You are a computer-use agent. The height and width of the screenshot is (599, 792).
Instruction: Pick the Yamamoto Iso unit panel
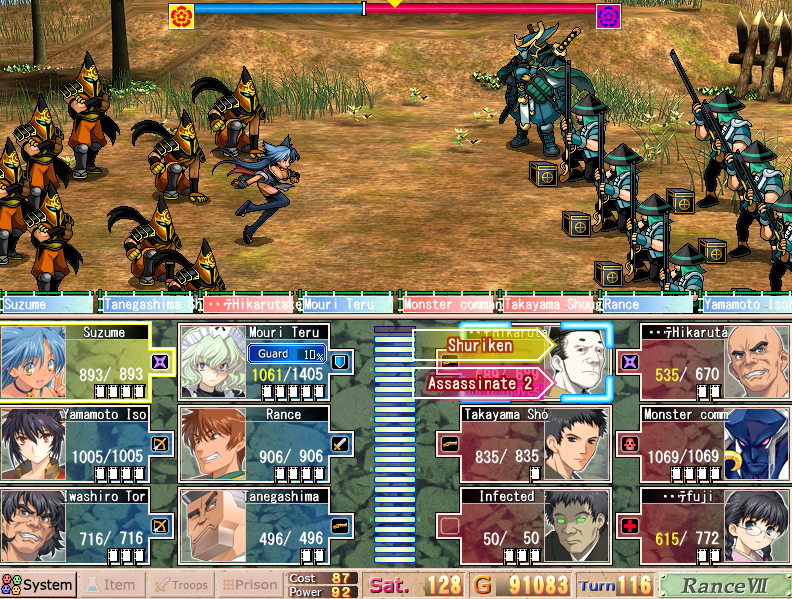(x=88, y=444)
